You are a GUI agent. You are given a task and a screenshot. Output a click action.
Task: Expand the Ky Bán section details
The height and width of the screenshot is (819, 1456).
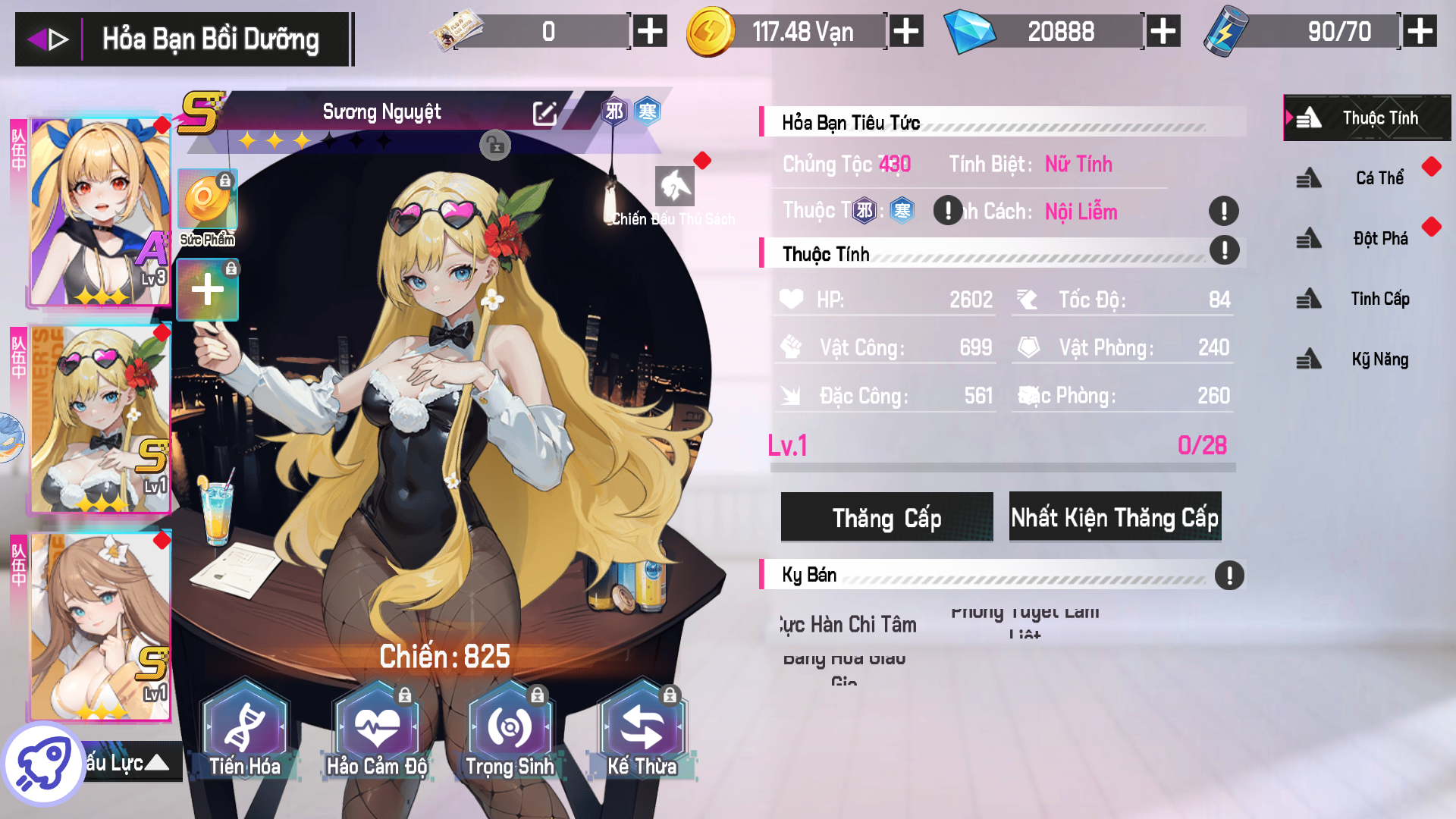(x=1229, y=575)
